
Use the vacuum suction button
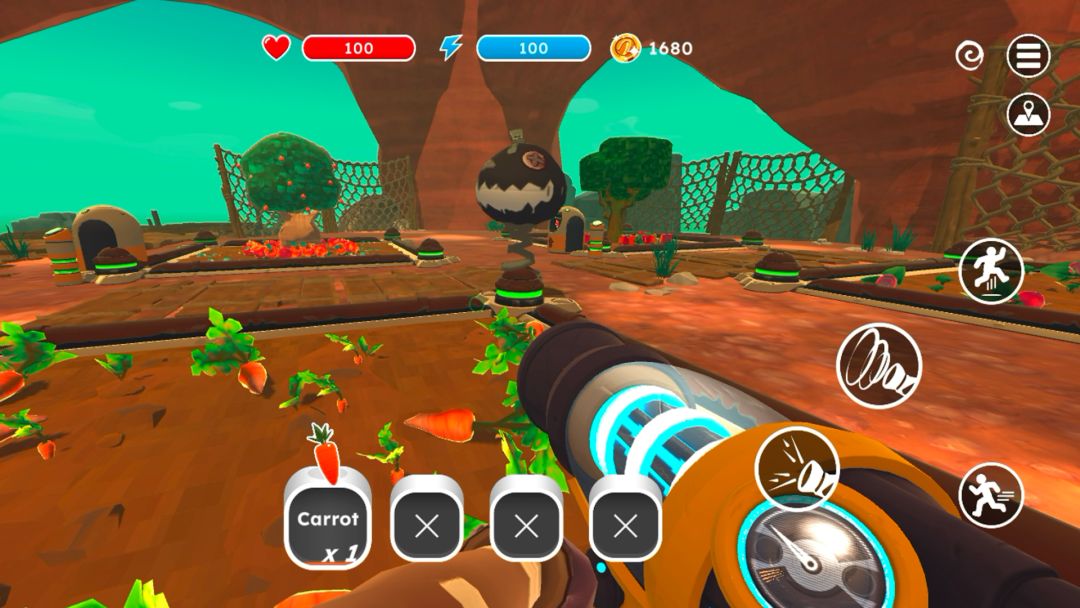pyautogui.click(x=878, y=366)
